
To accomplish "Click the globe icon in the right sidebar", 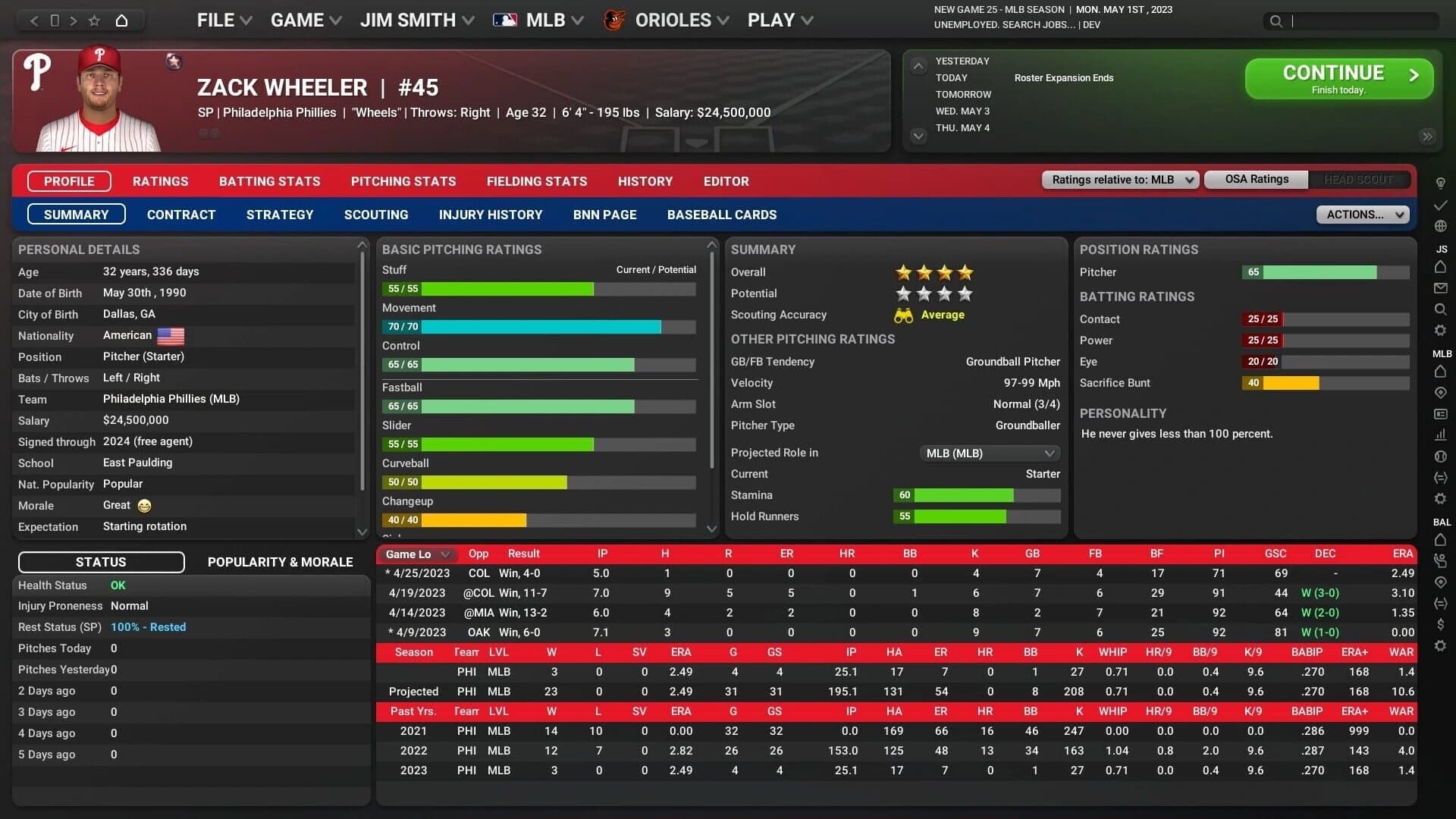I will coord(1441,226).
